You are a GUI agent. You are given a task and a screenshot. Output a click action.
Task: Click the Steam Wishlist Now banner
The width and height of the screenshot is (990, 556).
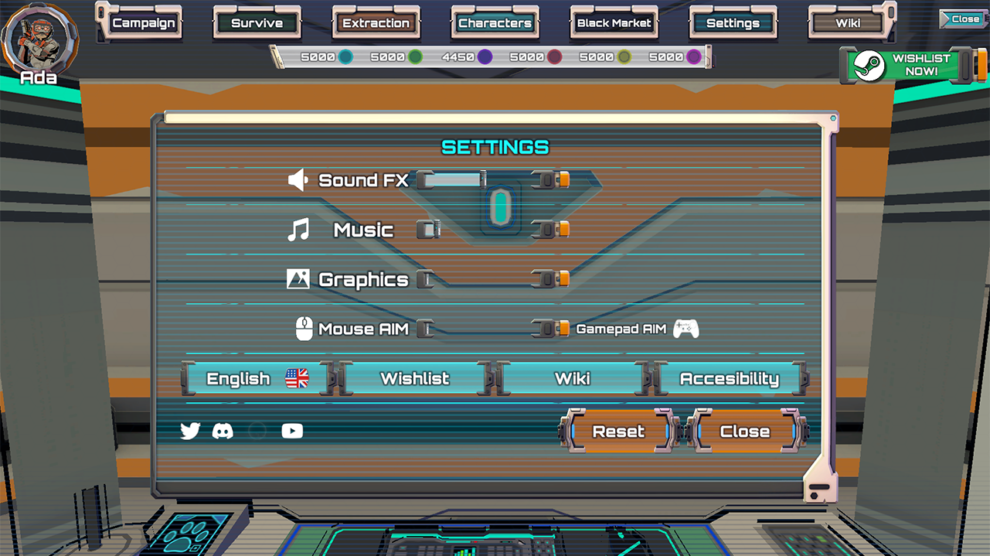tap(909, 66)
